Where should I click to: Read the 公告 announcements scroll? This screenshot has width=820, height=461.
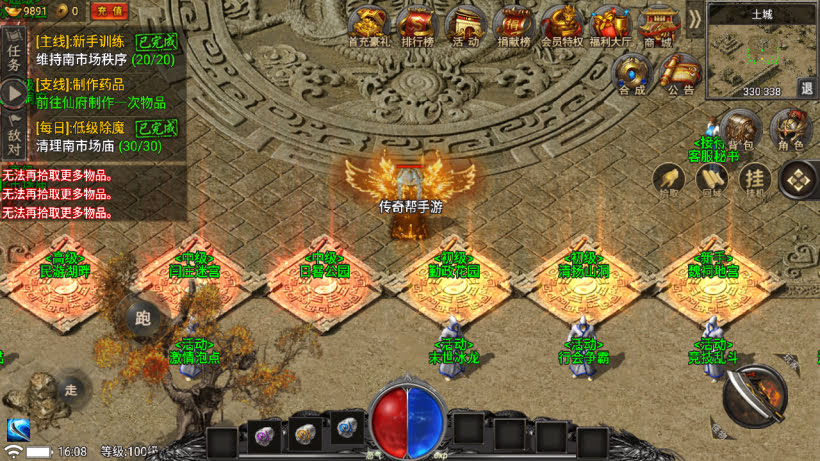681,73
